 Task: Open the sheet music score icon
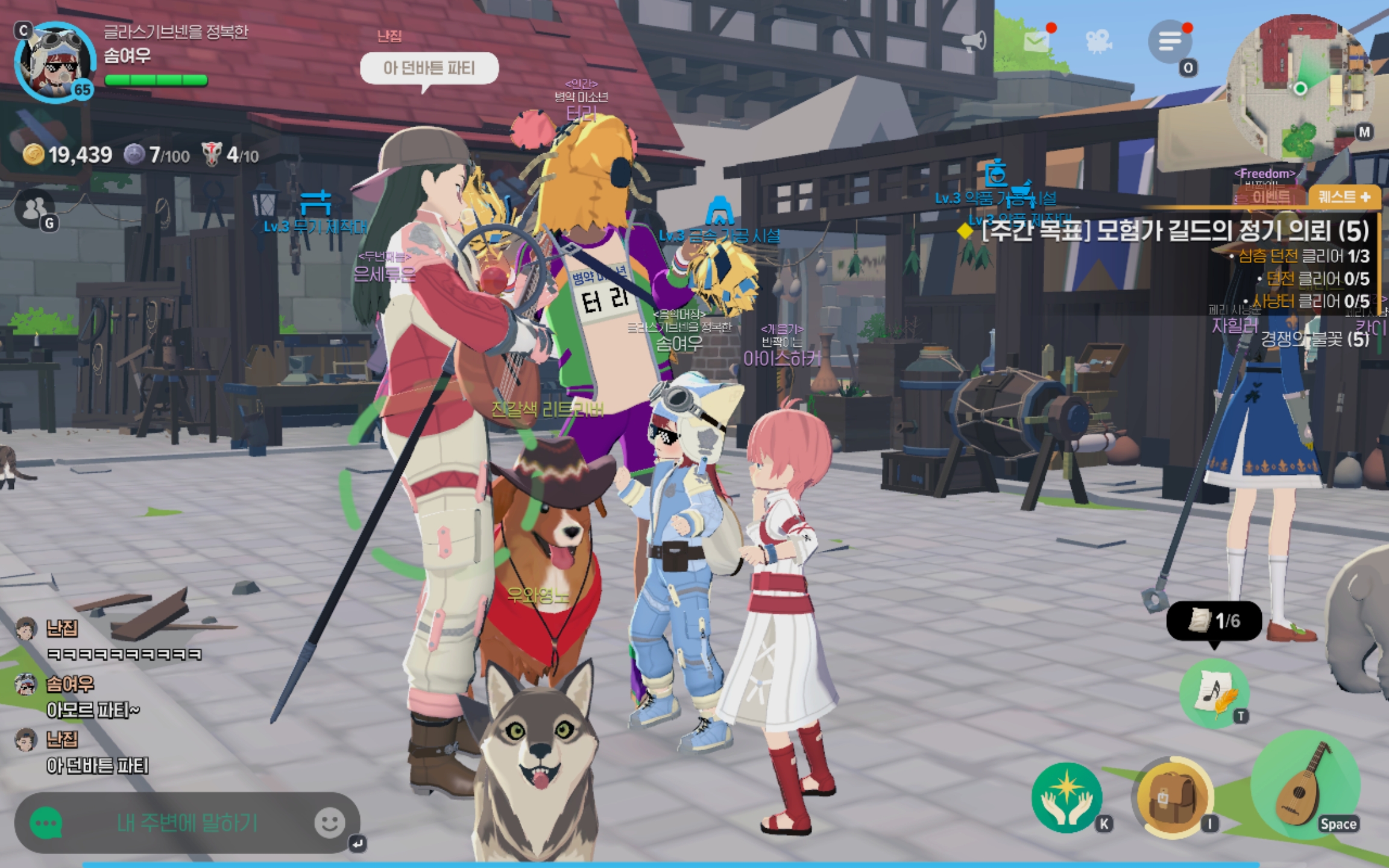click(1213, 693)
